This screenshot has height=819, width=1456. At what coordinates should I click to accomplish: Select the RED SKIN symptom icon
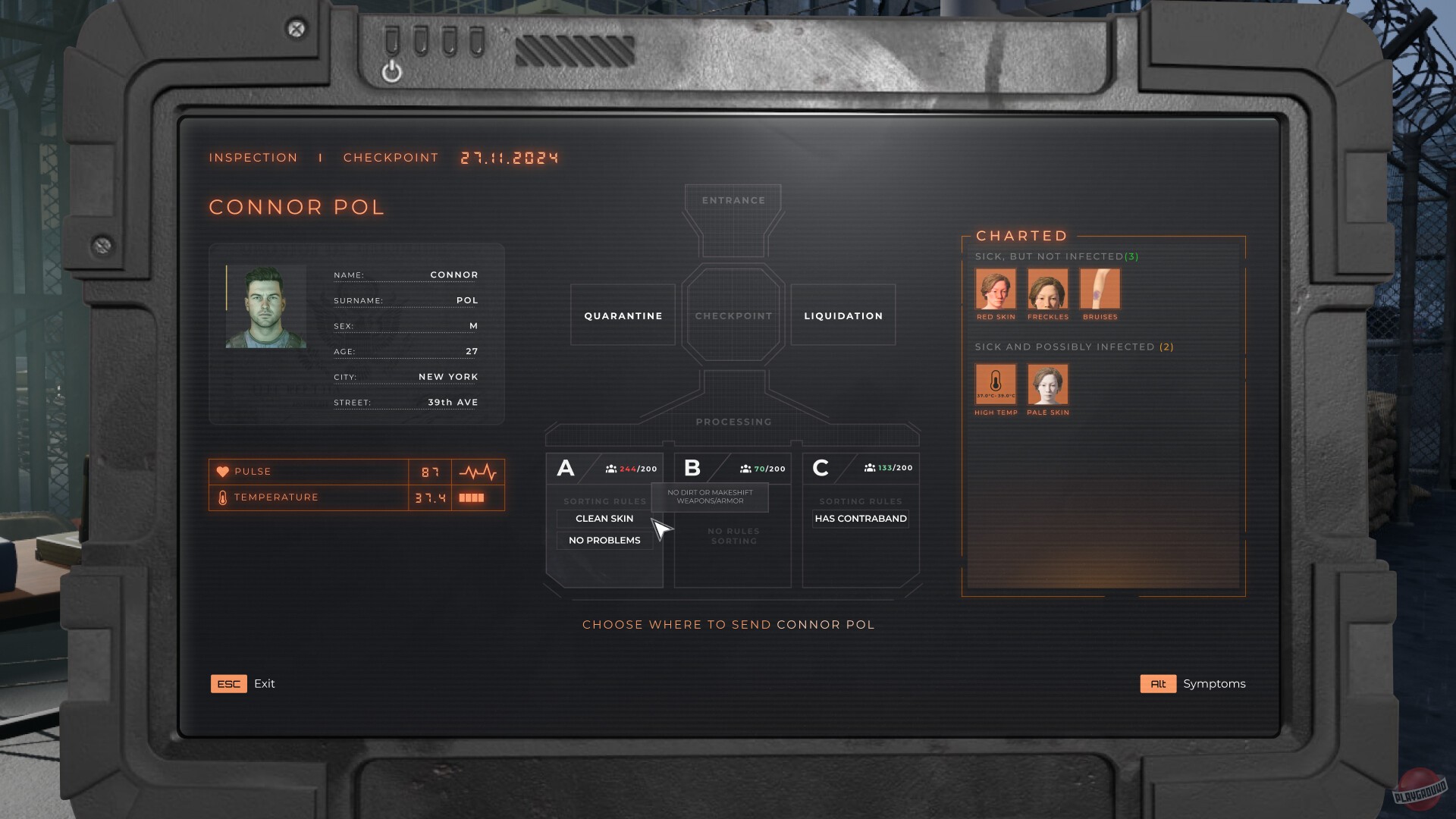coord(996,290)
